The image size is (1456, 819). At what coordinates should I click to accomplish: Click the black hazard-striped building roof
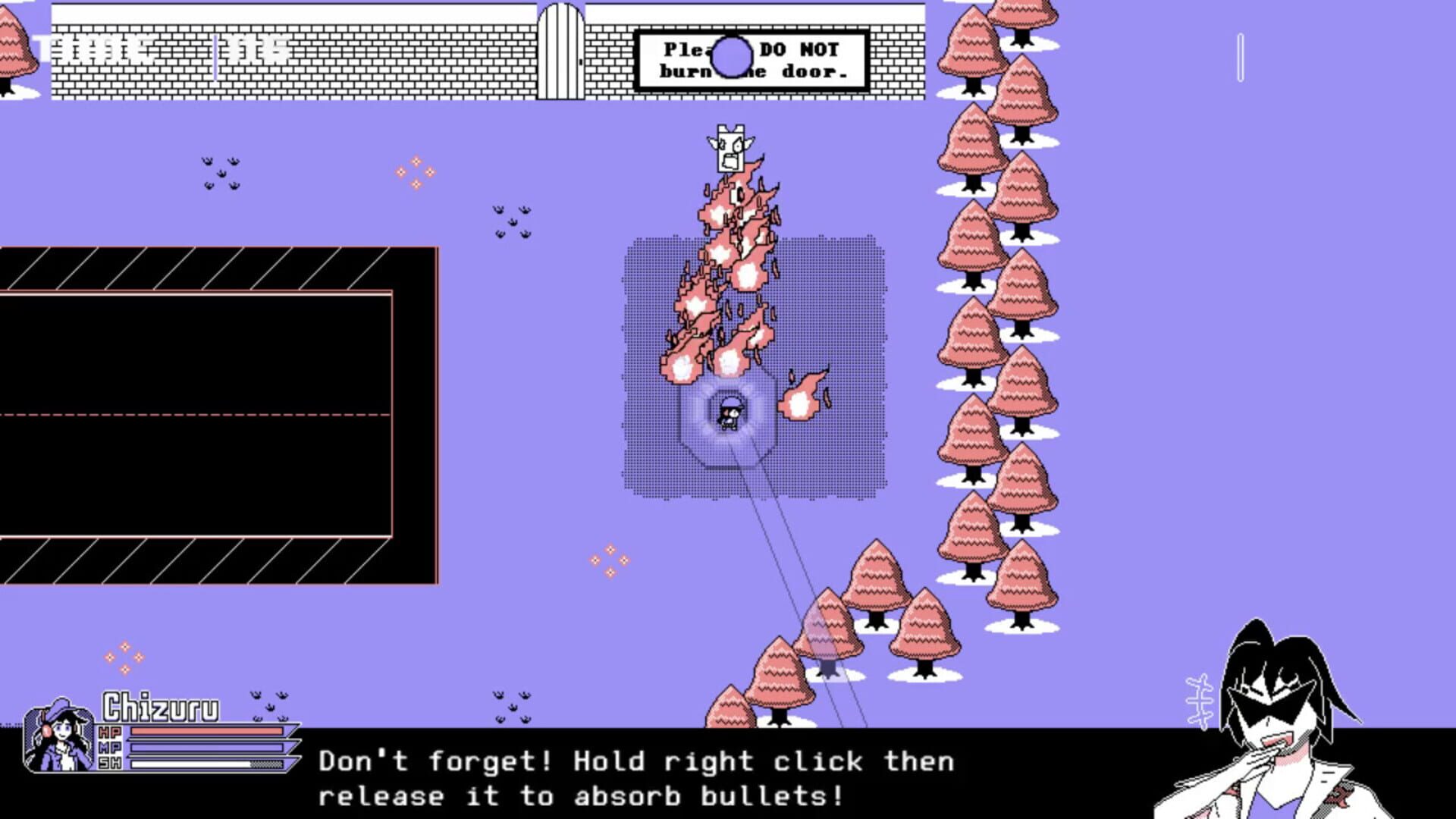212,265
